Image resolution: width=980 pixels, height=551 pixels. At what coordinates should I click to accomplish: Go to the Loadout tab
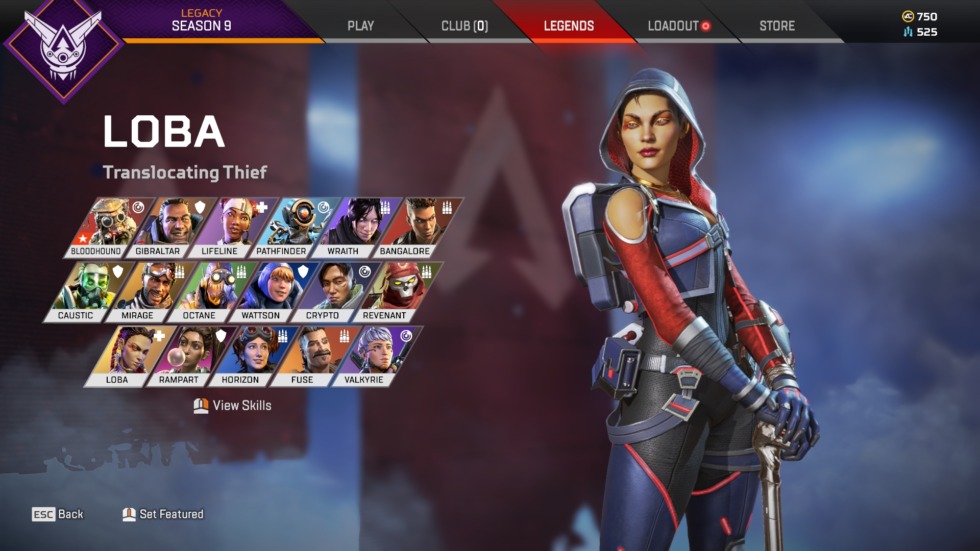pos(678,25)
